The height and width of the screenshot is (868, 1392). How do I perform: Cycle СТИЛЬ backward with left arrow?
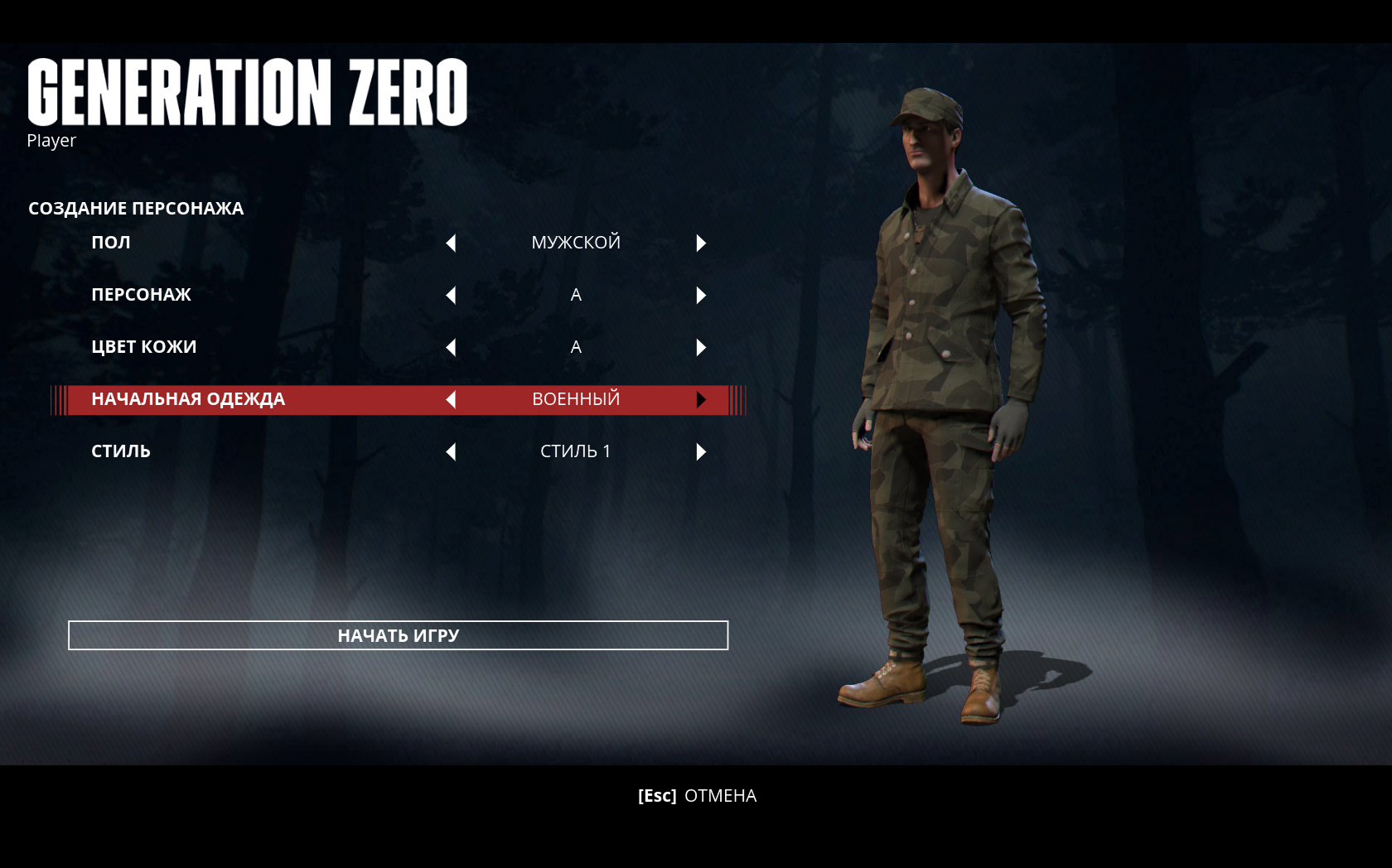click(451, 451)
